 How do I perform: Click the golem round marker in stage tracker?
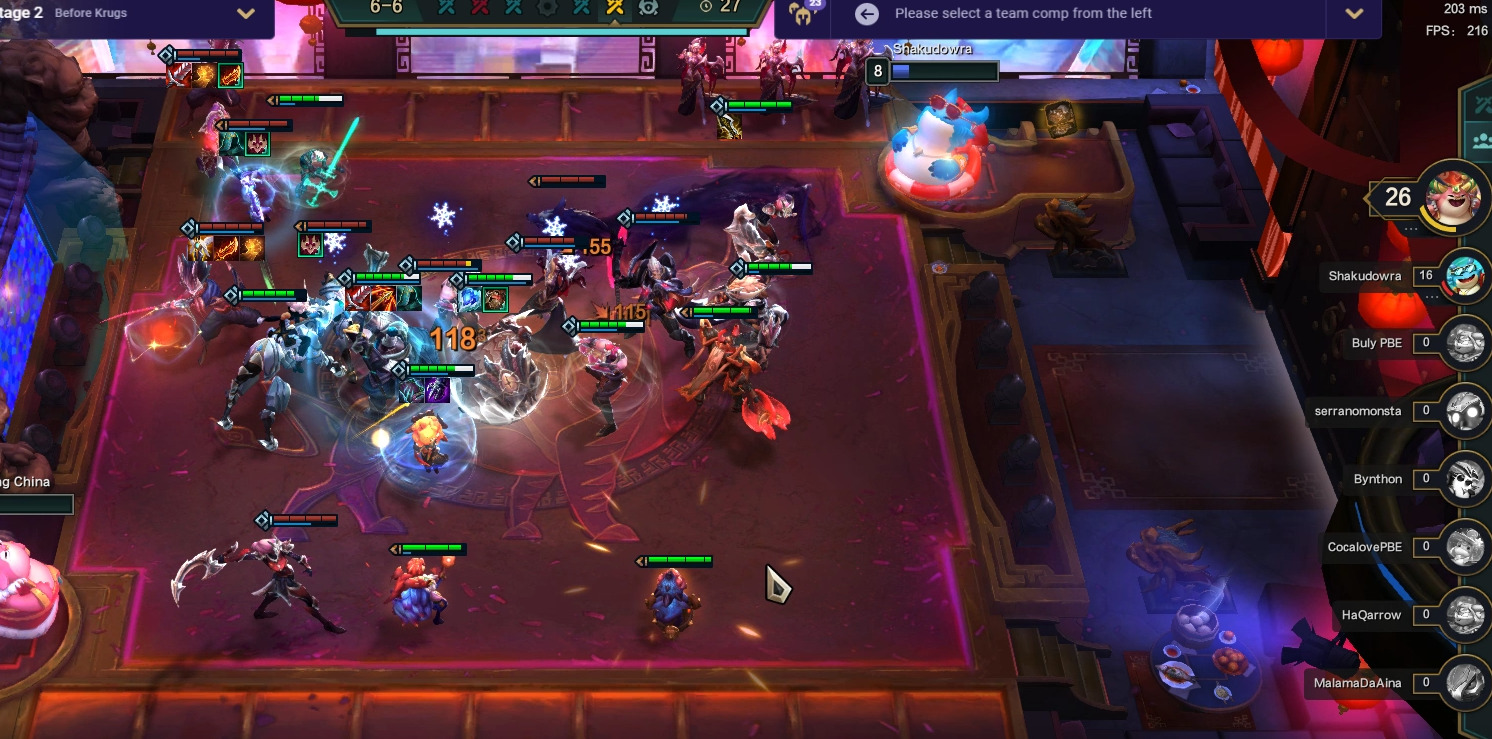648,7
